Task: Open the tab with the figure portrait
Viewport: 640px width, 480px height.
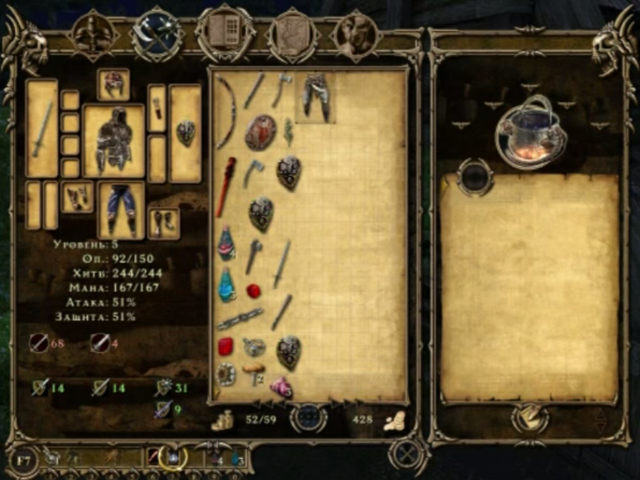Action: click(x=355, y=35)
